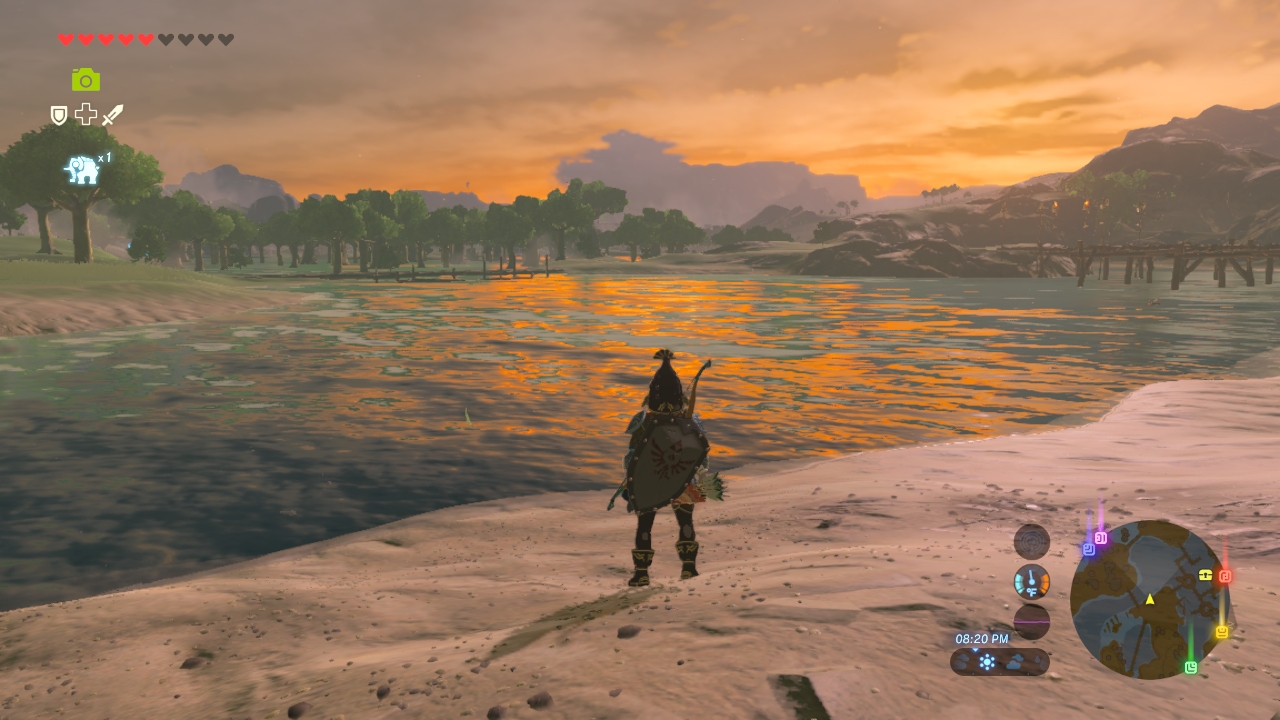Open the circular minimap

click(x=1149, y=599)
